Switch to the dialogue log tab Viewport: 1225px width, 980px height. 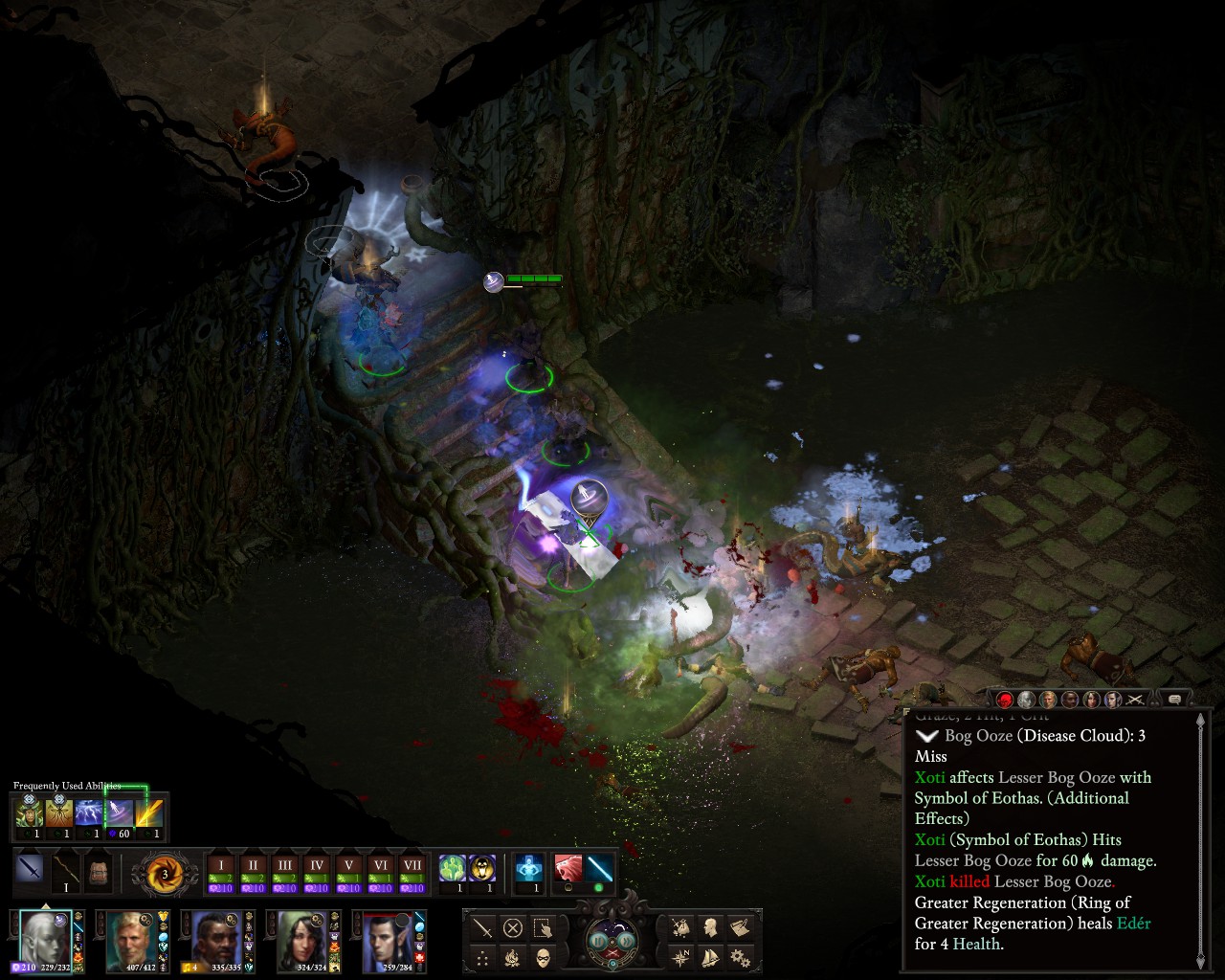(x=1174, y=699)
